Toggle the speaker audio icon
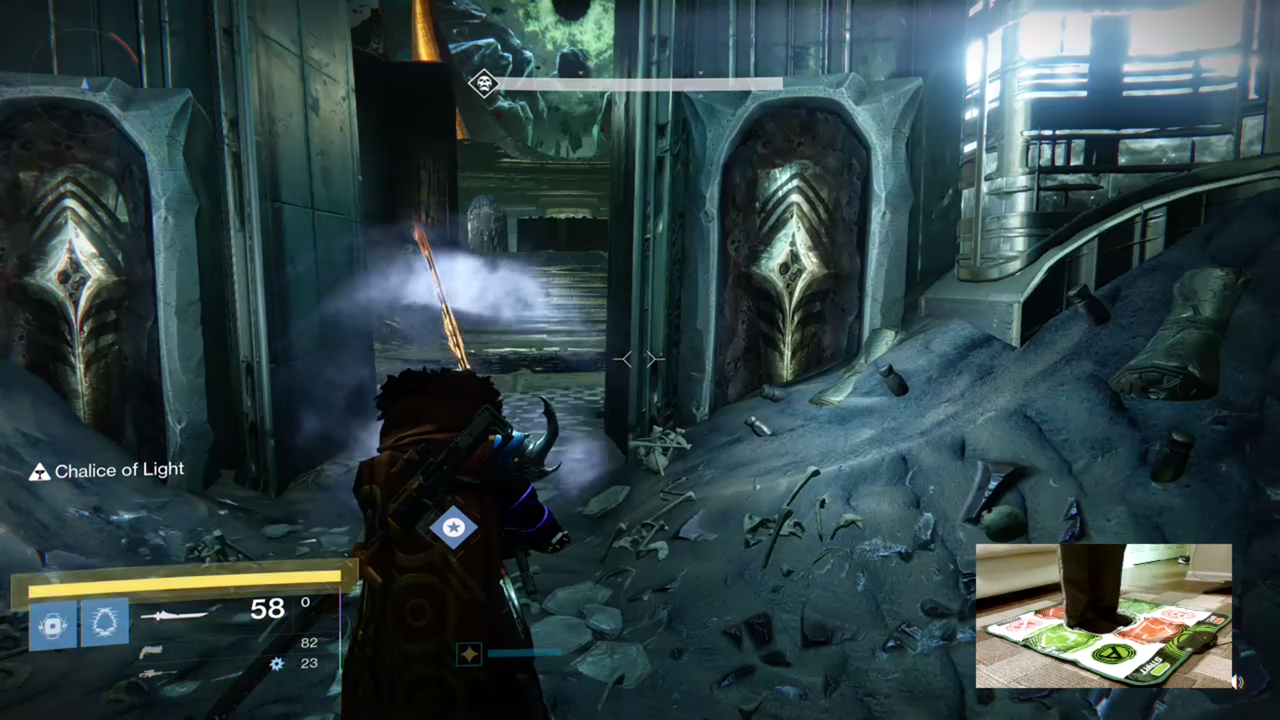Image resolution: width=1280 pixels, height=720 pixels. [1237, 682]
